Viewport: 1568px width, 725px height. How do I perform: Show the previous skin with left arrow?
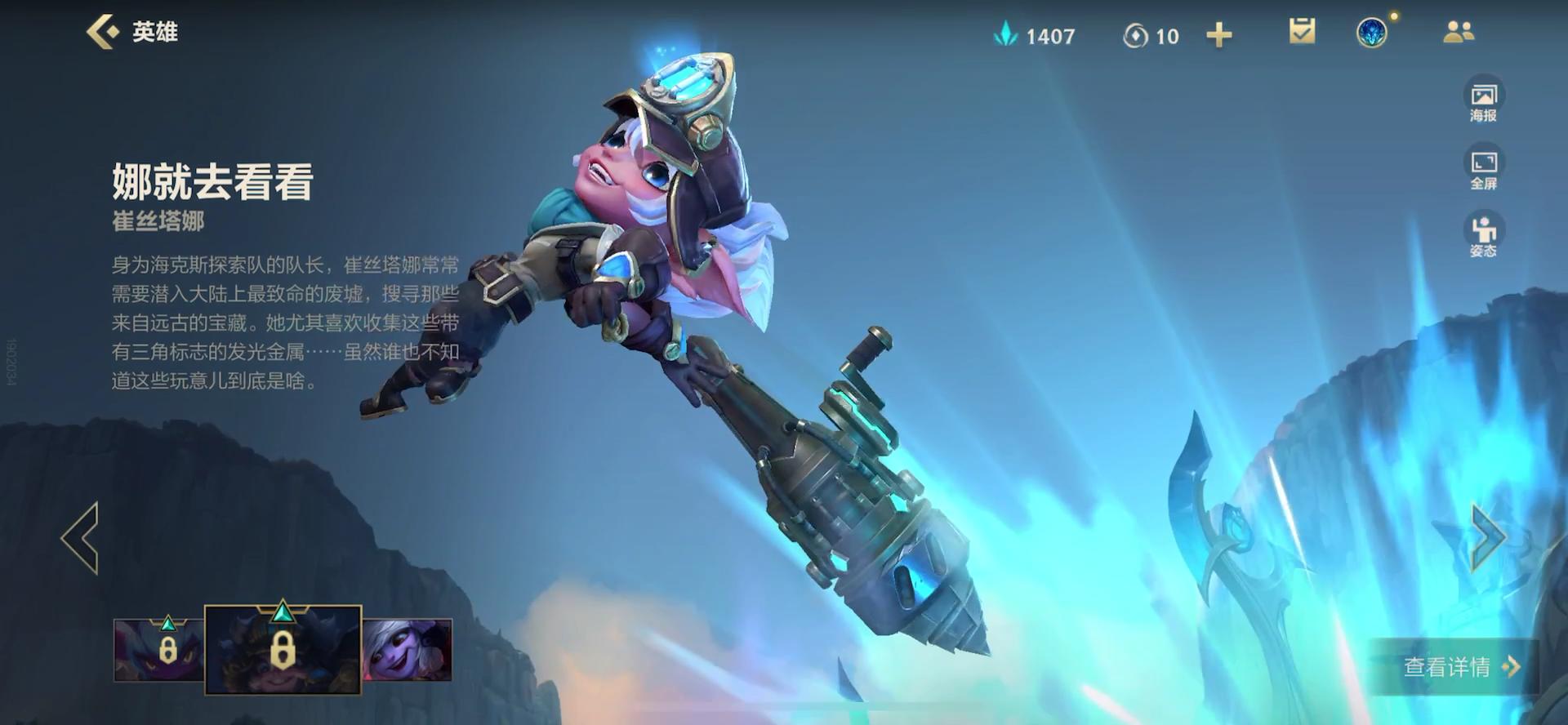(x=80, y=538)
